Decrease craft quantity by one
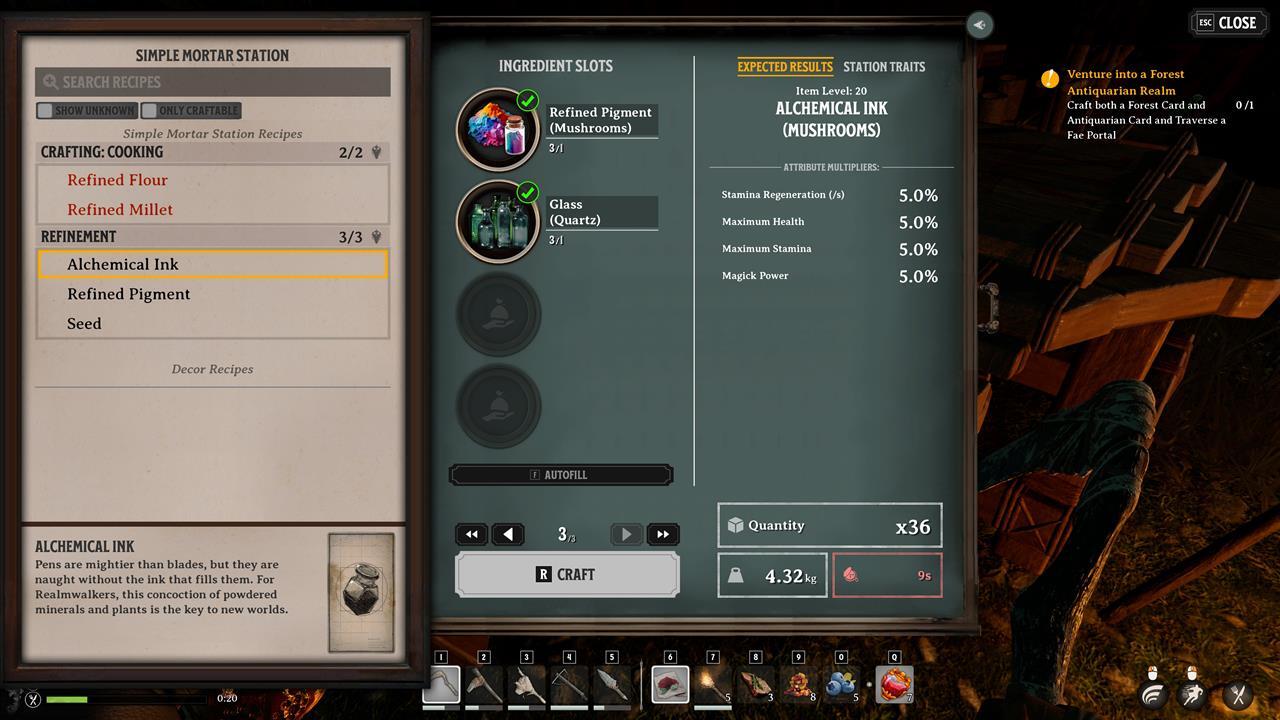1280x720 pixels. tap(508, 535)
